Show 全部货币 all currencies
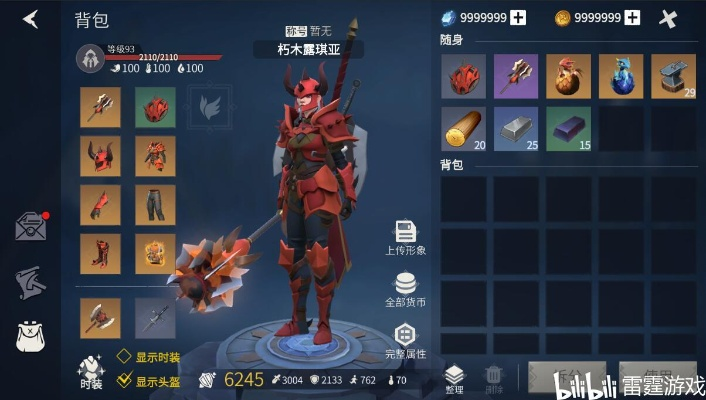Image resolution: width=706 pixels, height=400 pixels. tap(406, 289)
